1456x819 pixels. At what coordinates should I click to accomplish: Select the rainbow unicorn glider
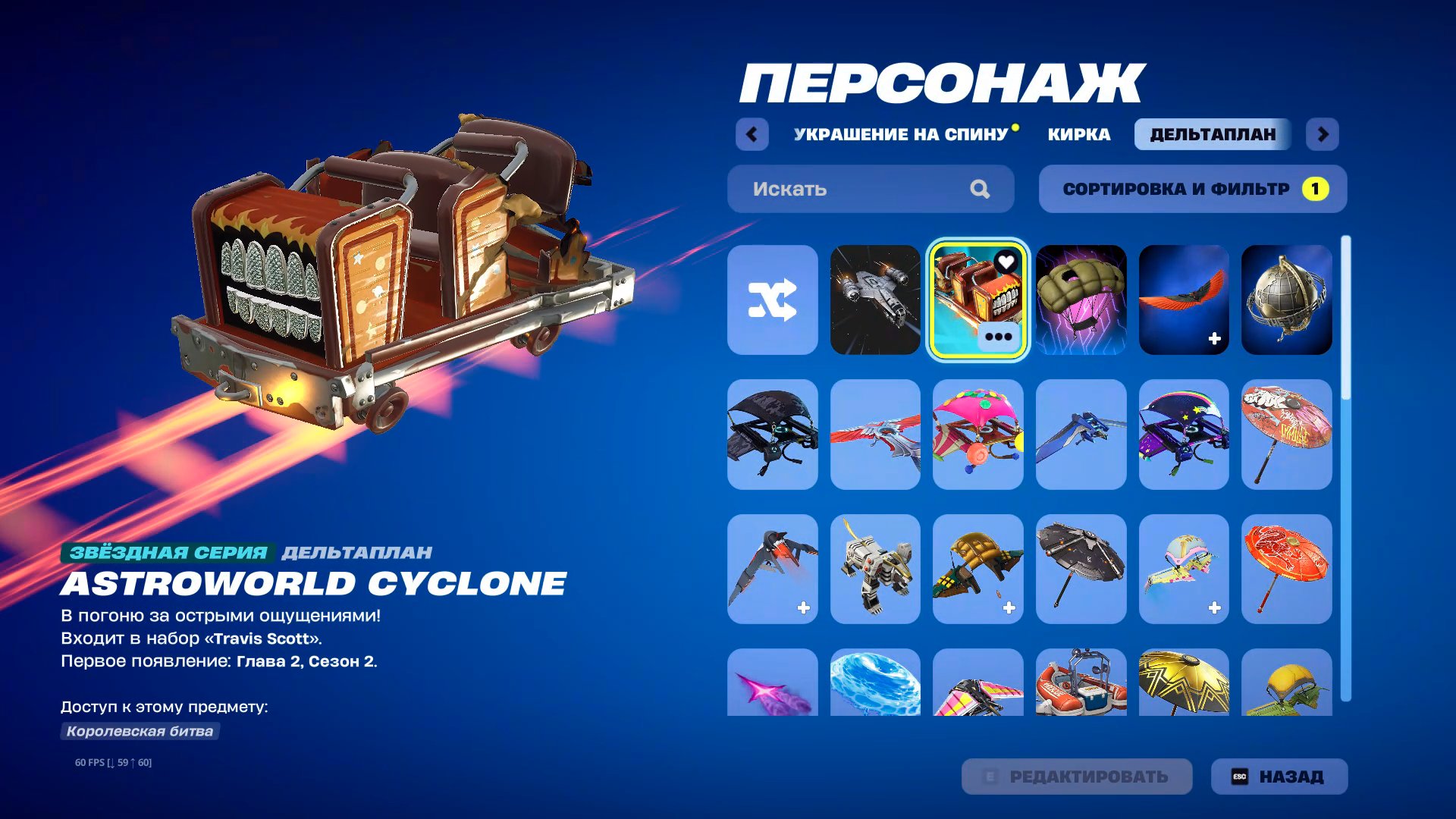click(1184, 434)
